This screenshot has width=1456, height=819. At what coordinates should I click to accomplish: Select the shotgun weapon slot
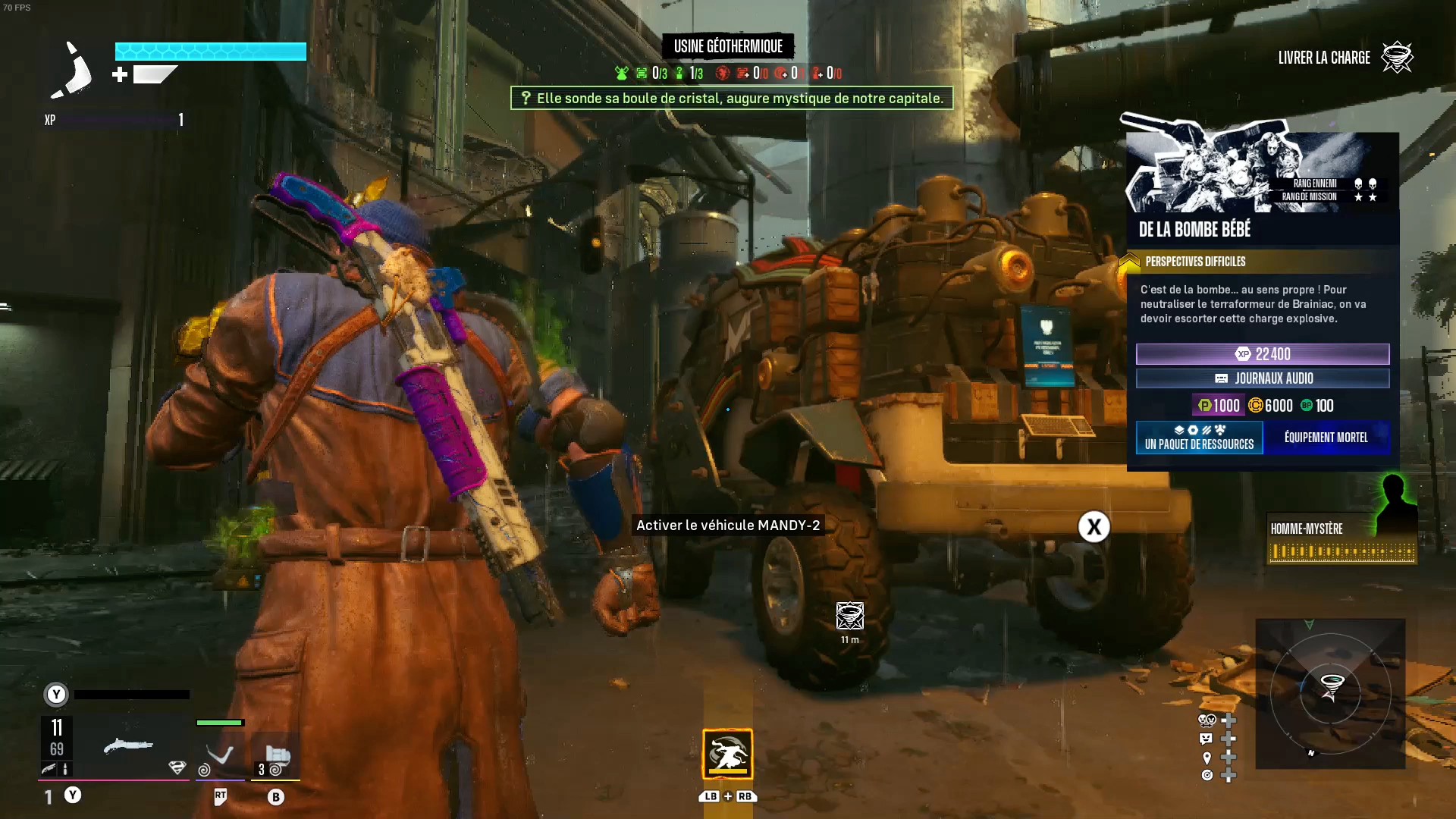127,747
